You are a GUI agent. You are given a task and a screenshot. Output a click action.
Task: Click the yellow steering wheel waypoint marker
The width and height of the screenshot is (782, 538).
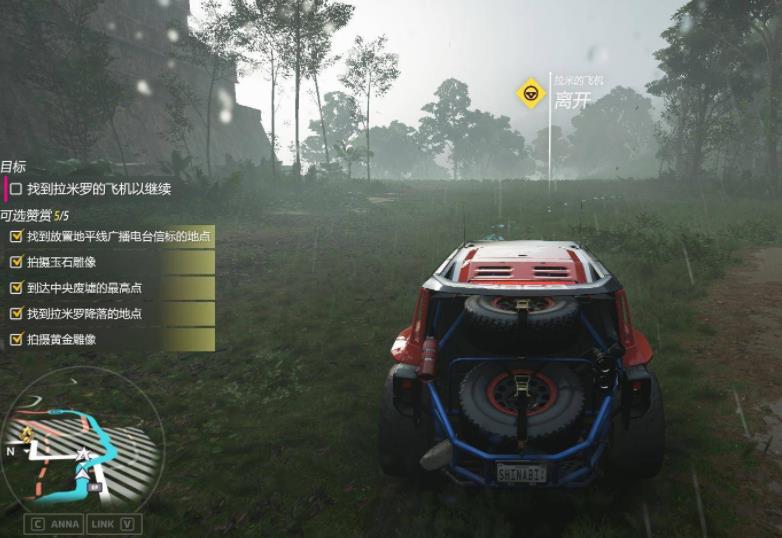[530, 93]
